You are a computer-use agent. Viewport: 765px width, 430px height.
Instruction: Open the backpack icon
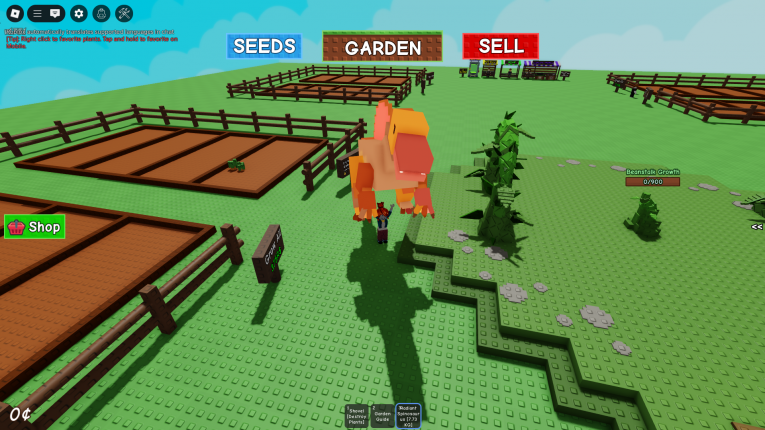[x=101, y=13]
